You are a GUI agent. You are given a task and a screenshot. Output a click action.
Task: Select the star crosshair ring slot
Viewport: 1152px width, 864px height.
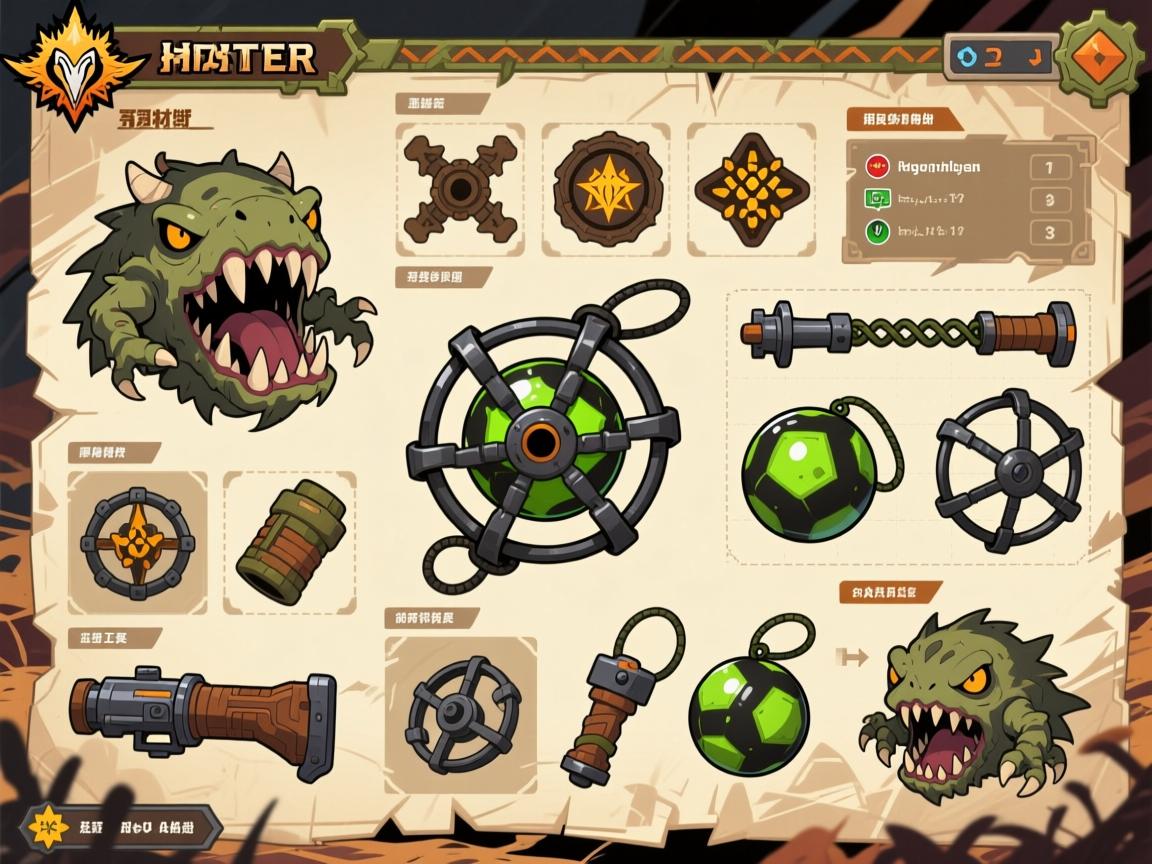(137, 542)
